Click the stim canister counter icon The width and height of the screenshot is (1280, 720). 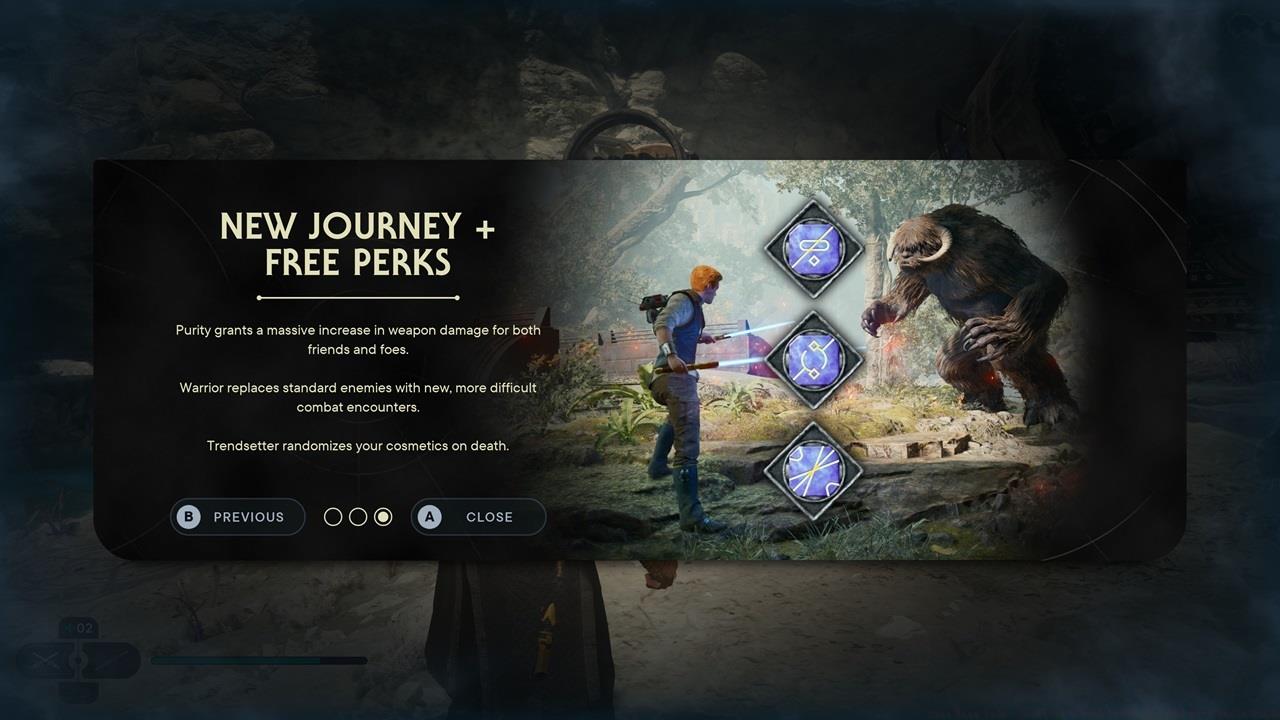click(78, 628)
